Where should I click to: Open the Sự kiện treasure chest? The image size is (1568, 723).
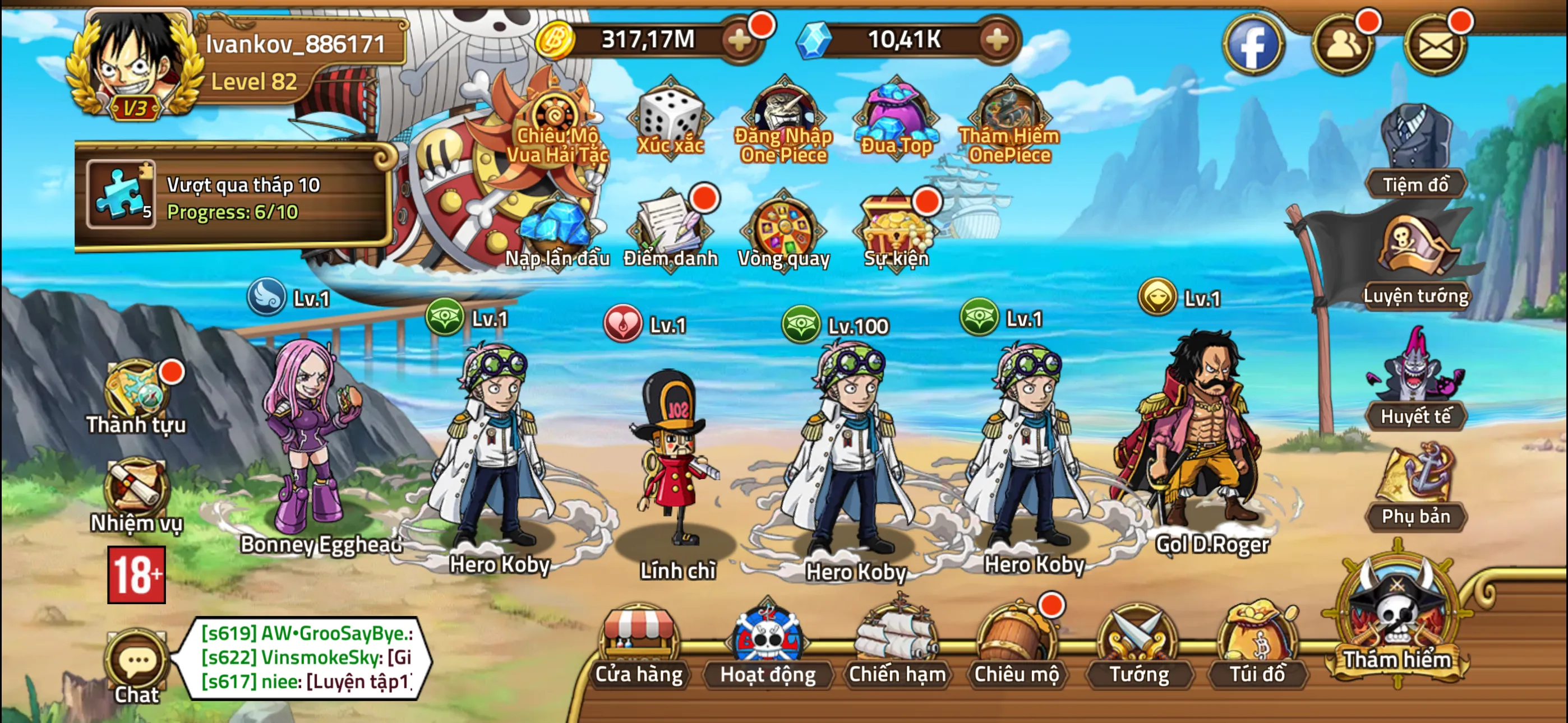895,228
